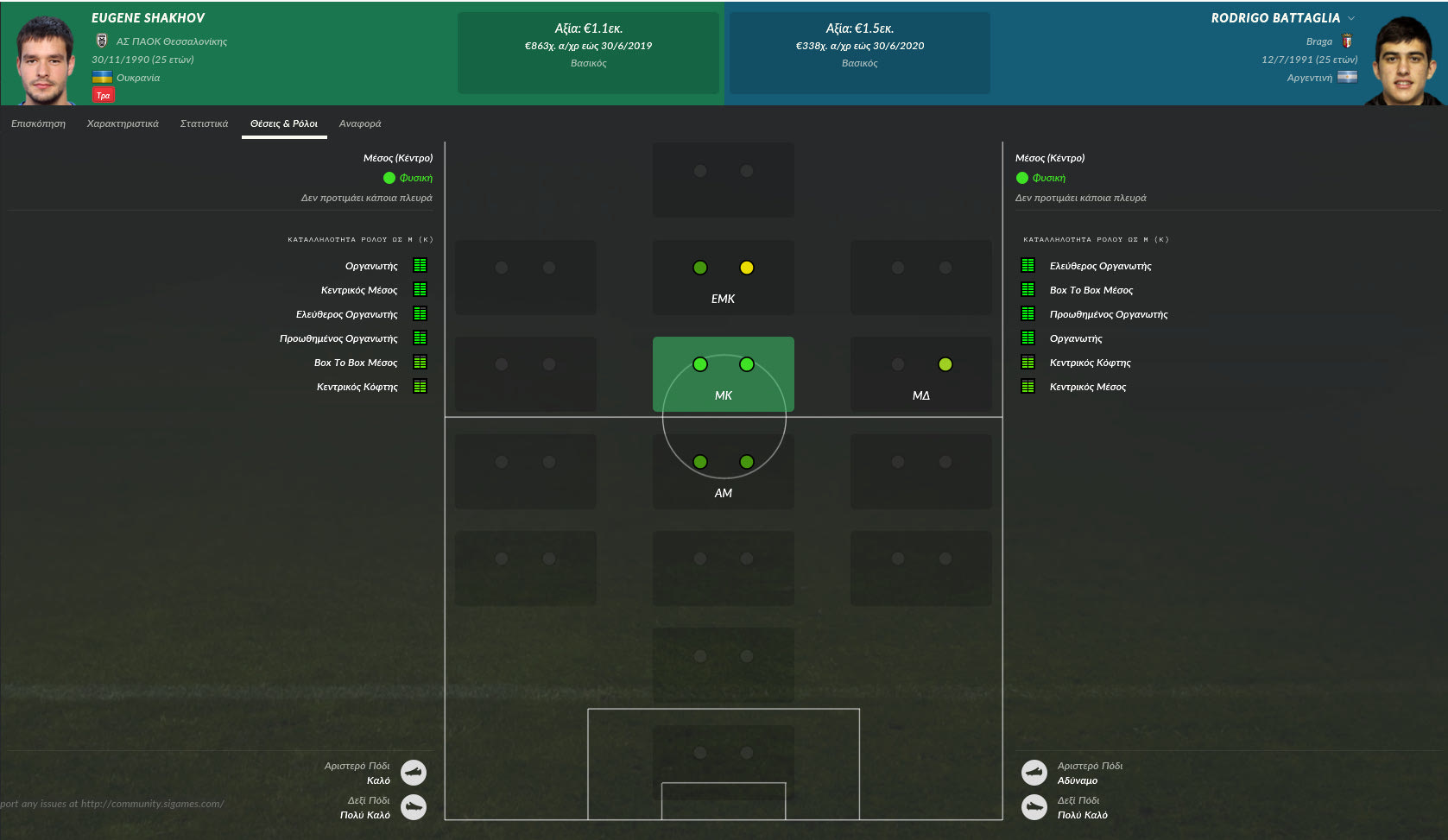This screenshot has height=840, width=1448.
Task: Select Shakhov's Οργανωτής role row
Action: [371, 266]
